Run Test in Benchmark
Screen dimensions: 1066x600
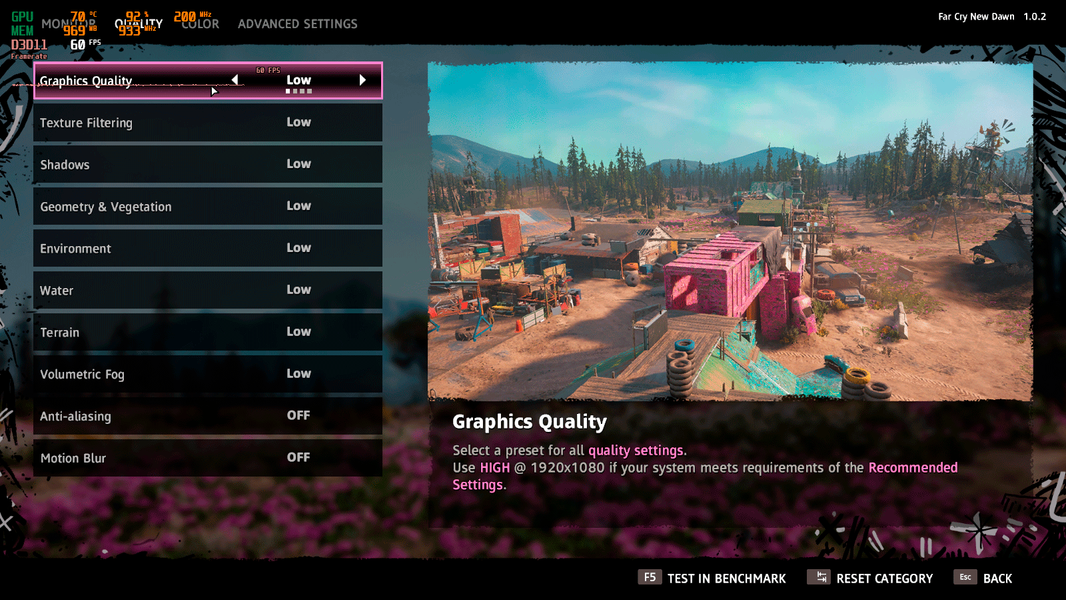712,578
